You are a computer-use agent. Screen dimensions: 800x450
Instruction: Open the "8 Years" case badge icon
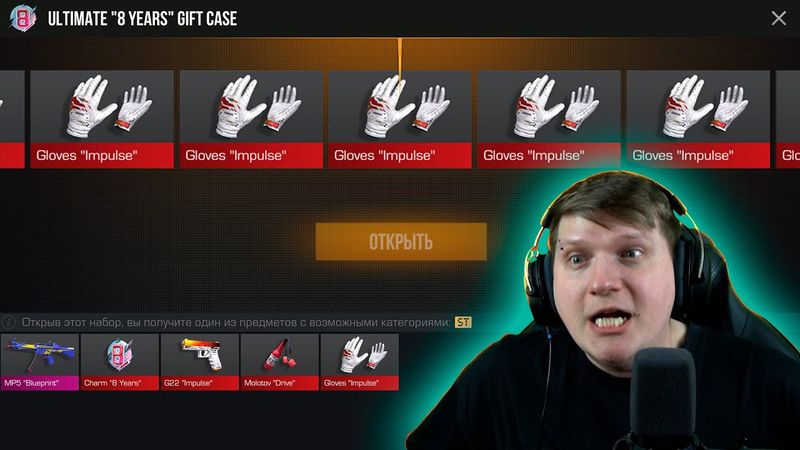23,18
